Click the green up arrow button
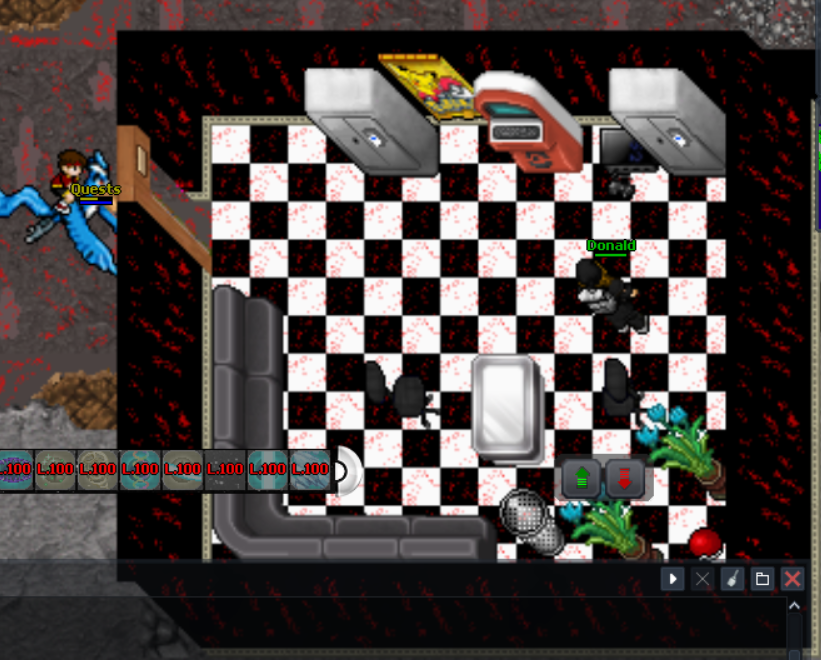Viewport: 821px width, 660px height. click(x=581, y=479)
